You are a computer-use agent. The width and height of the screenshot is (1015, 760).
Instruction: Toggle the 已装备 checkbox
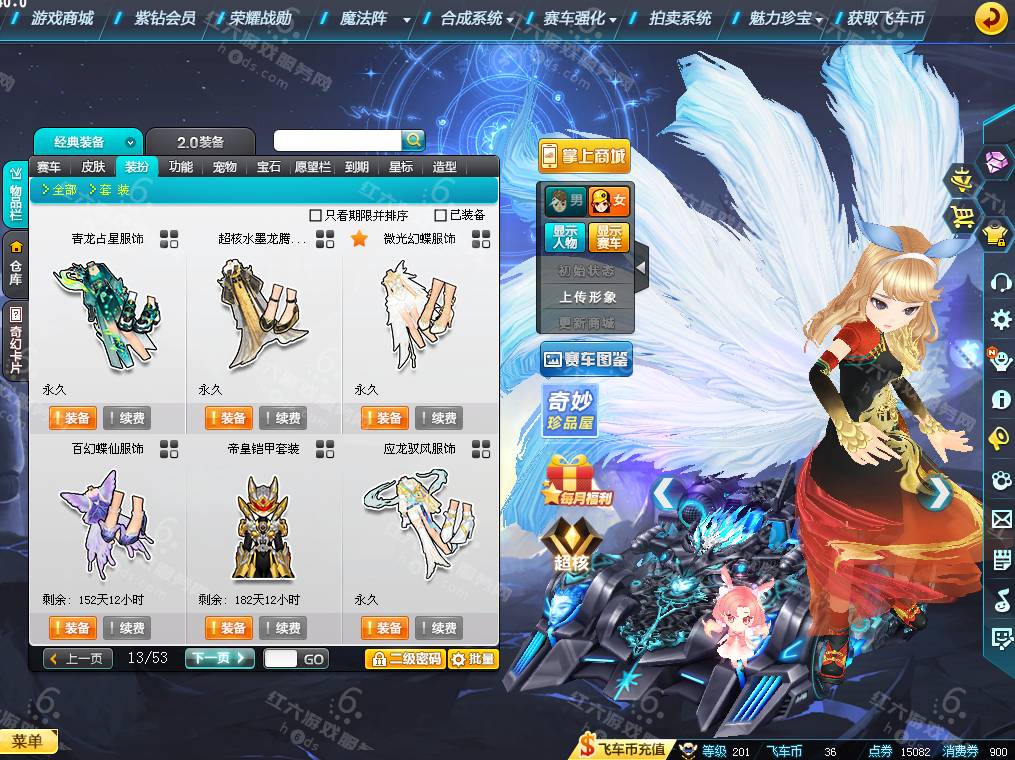tap(440, 215)
